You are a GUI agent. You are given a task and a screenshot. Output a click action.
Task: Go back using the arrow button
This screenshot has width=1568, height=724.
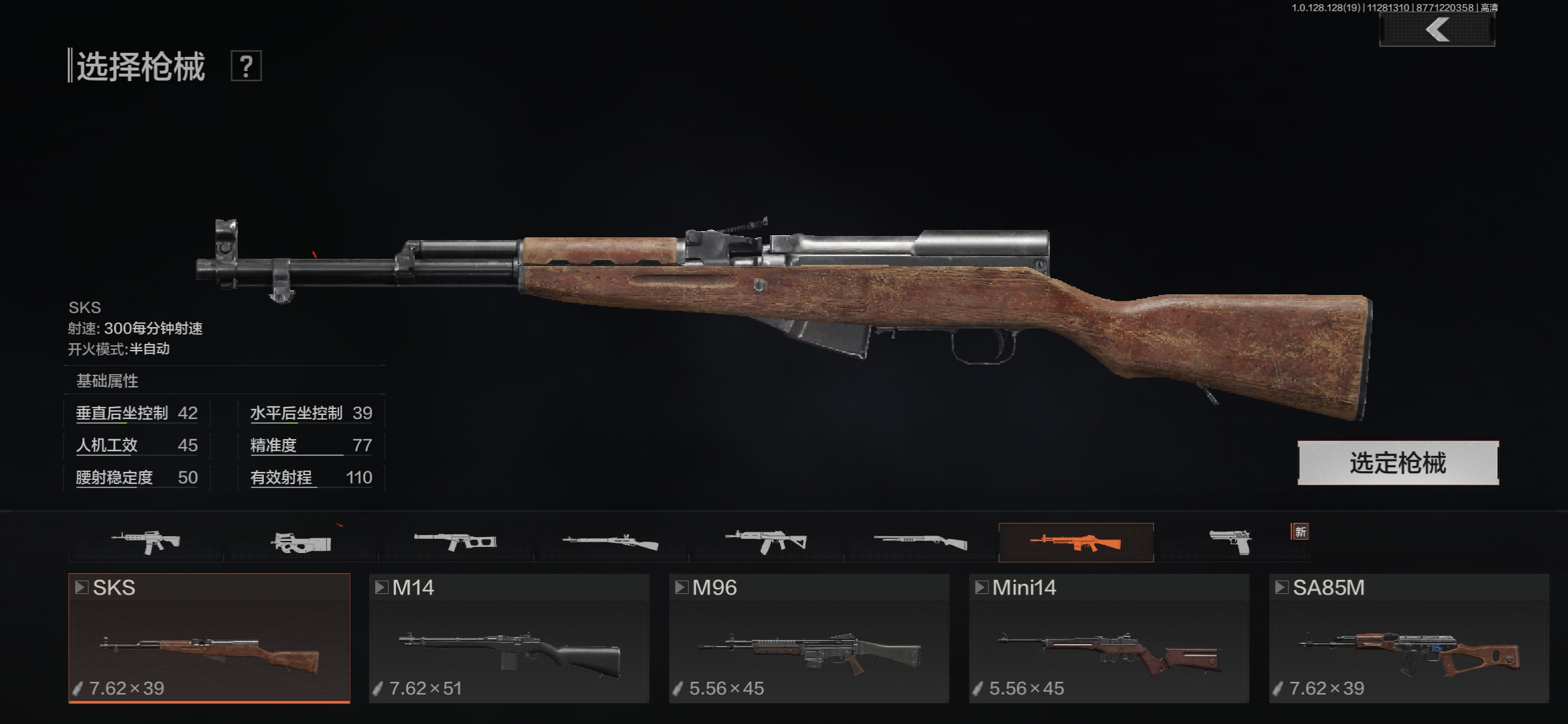click(1437, 30)
